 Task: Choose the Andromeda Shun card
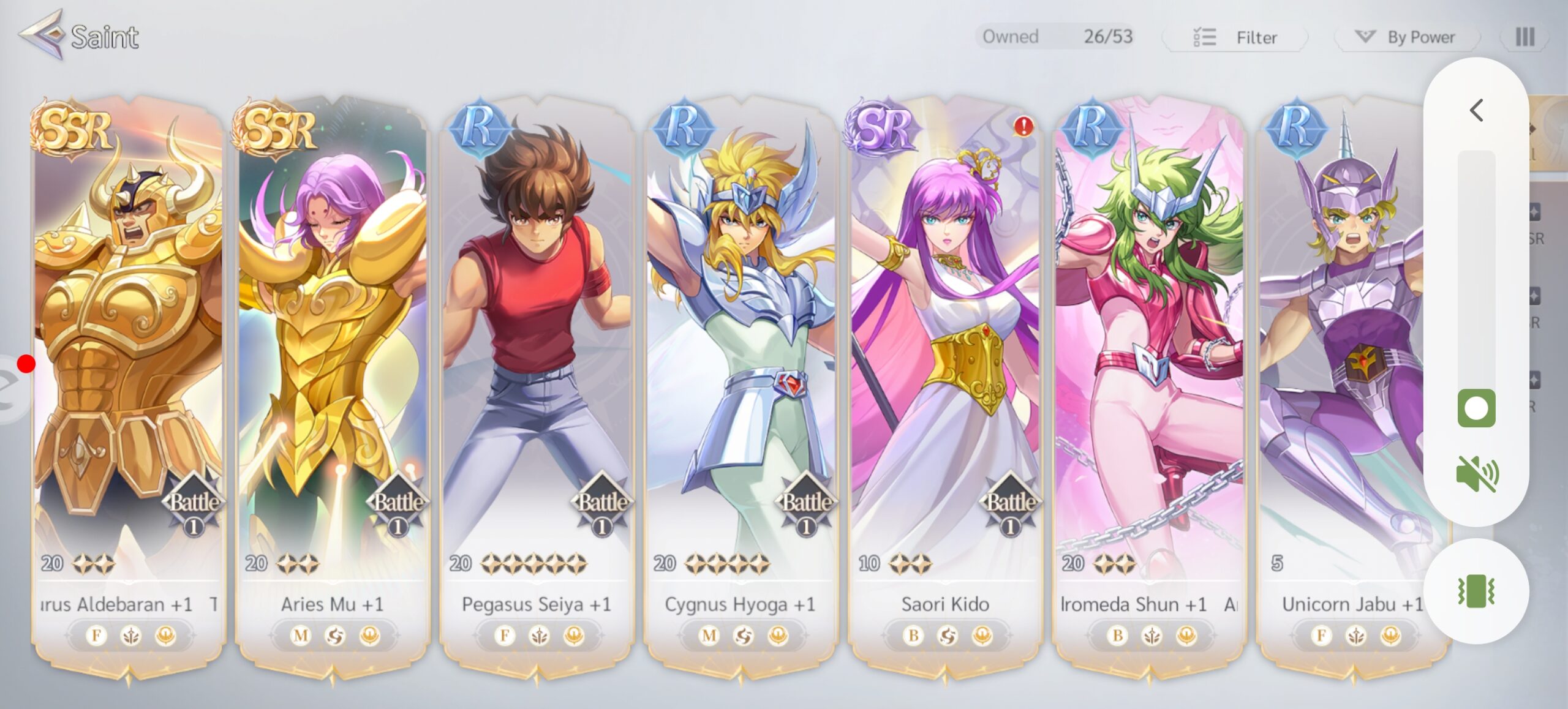[1149, 367]
